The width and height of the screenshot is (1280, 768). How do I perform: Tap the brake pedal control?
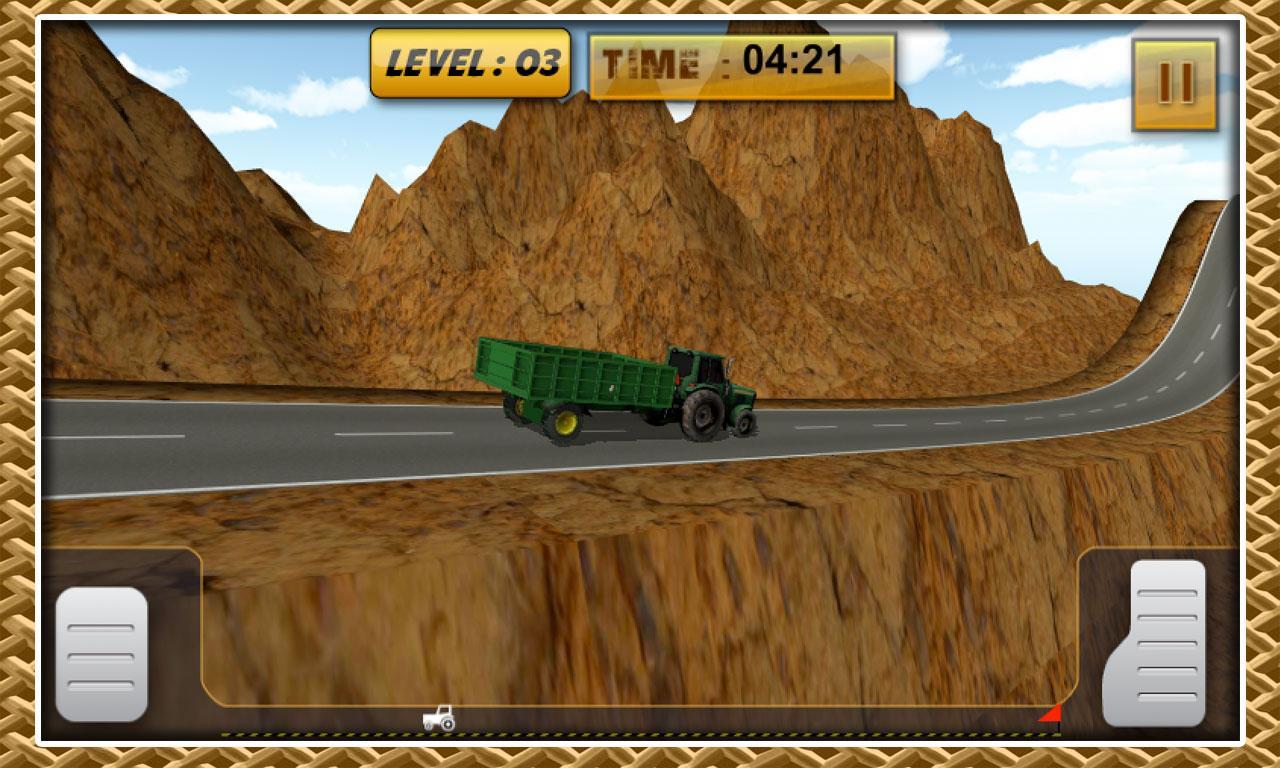click(100, 650)
